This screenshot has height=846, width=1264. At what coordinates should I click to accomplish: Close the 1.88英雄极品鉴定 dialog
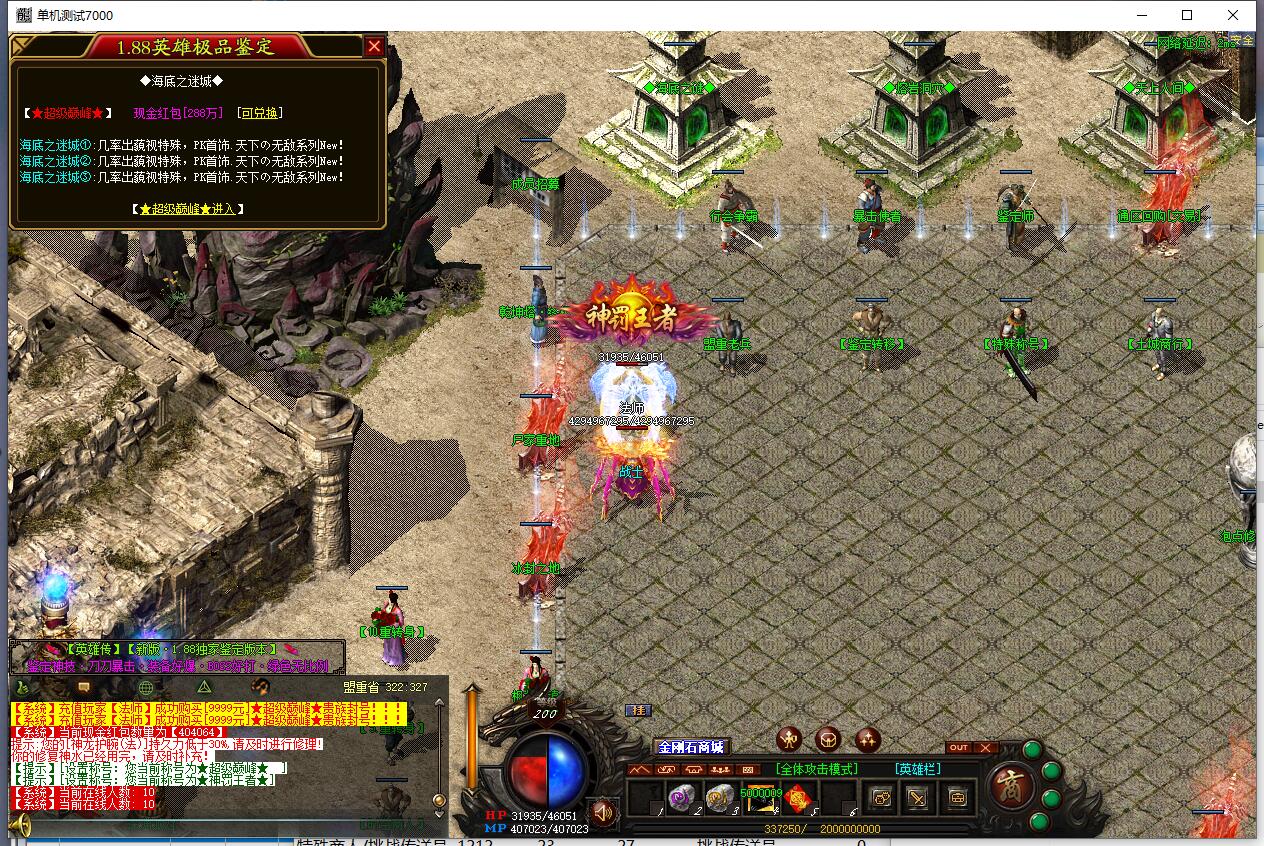tap(374, 46)
